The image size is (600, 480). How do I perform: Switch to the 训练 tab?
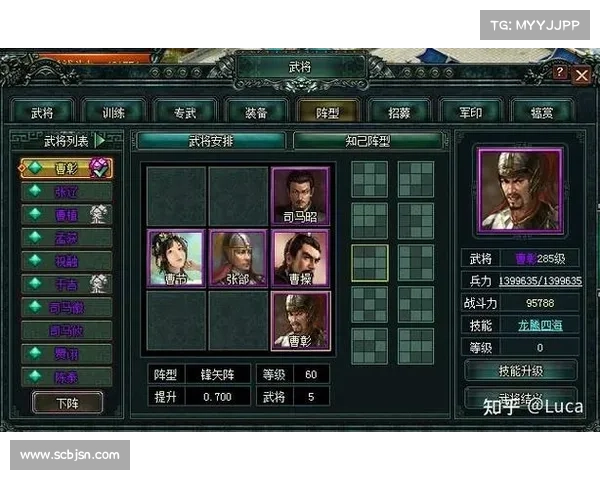113,111
